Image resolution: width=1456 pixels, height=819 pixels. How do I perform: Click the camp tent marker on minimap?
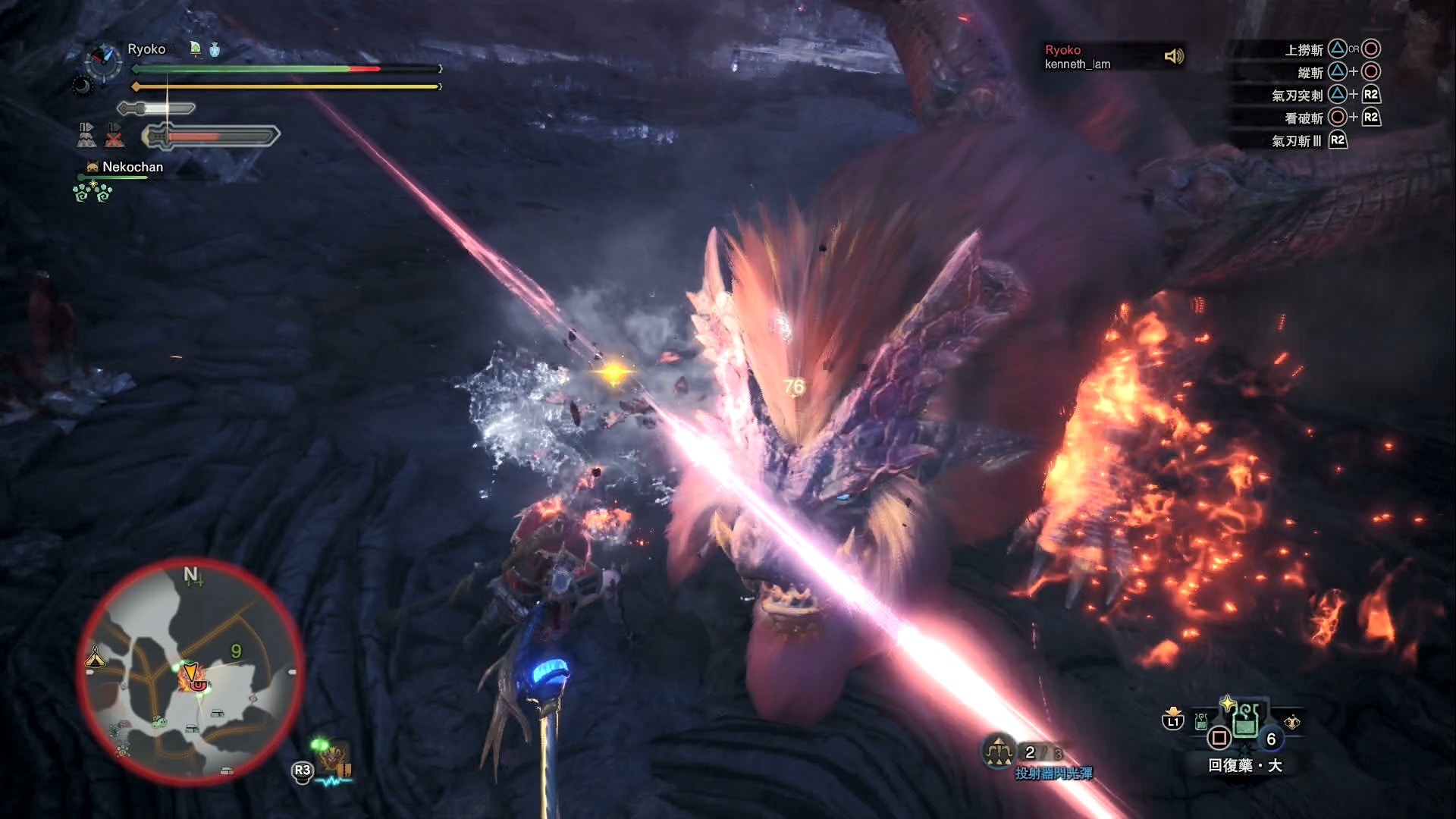coord(95,658)
